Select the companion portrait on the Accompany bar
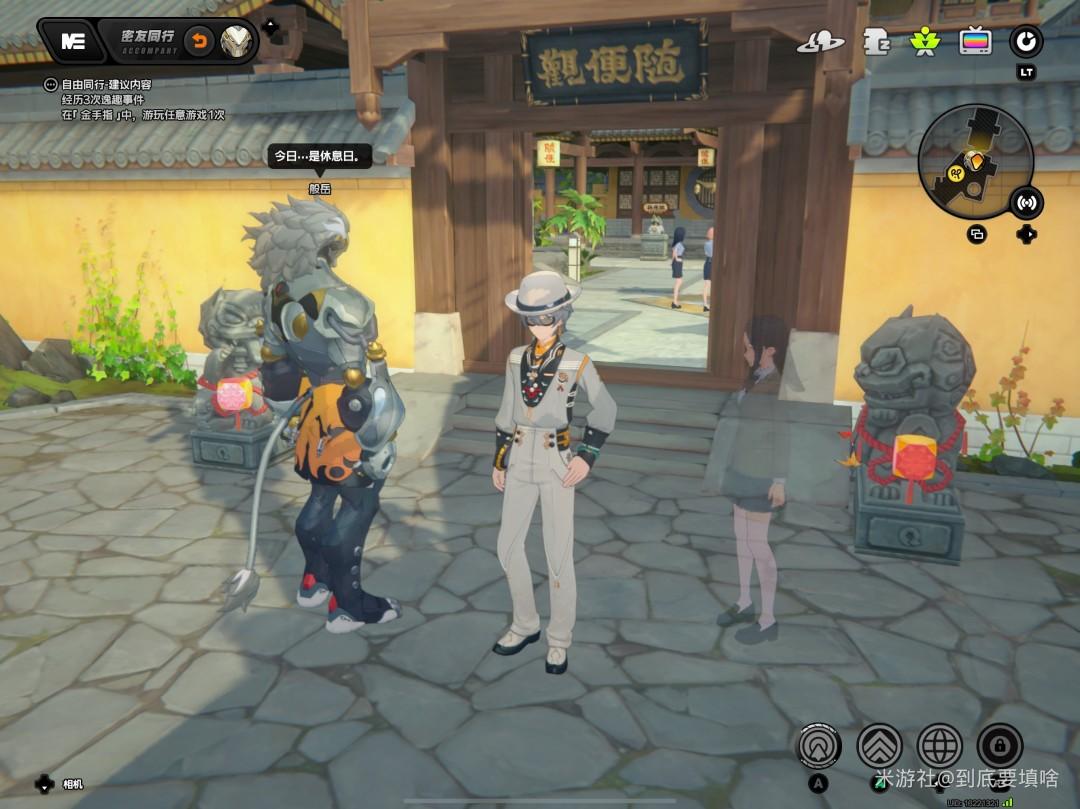Viewport: 1080px width, 809px height. point(238,41)
